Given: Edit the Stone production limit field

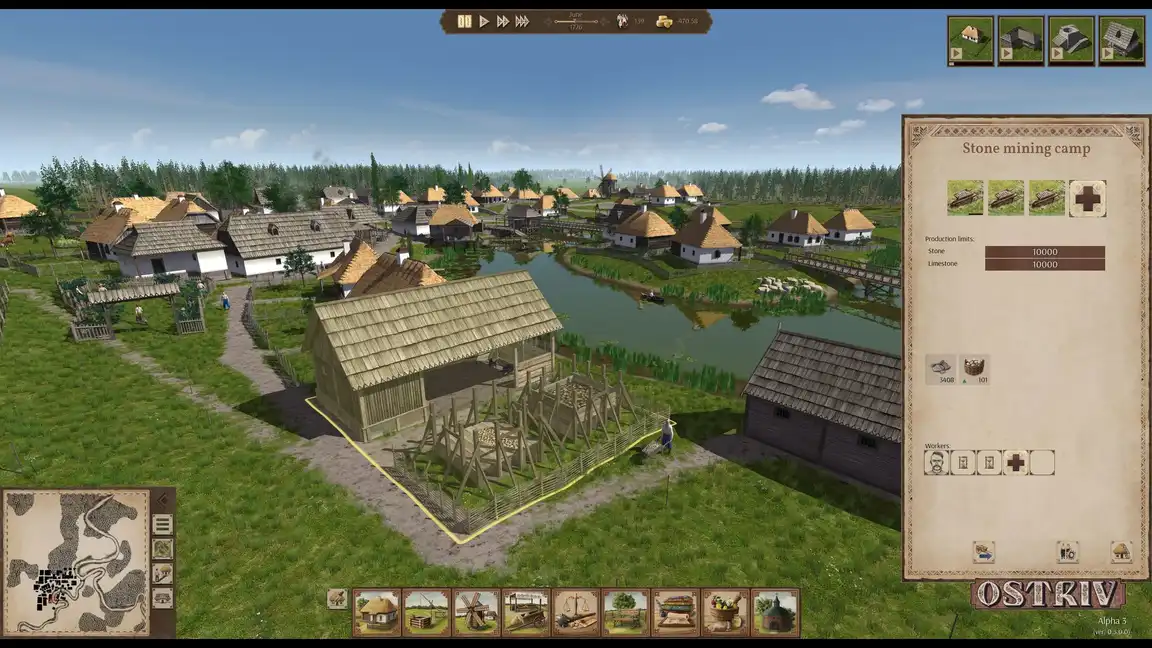Looking at the screenshot, I should pyautogui.click(x=1044, y=253).
